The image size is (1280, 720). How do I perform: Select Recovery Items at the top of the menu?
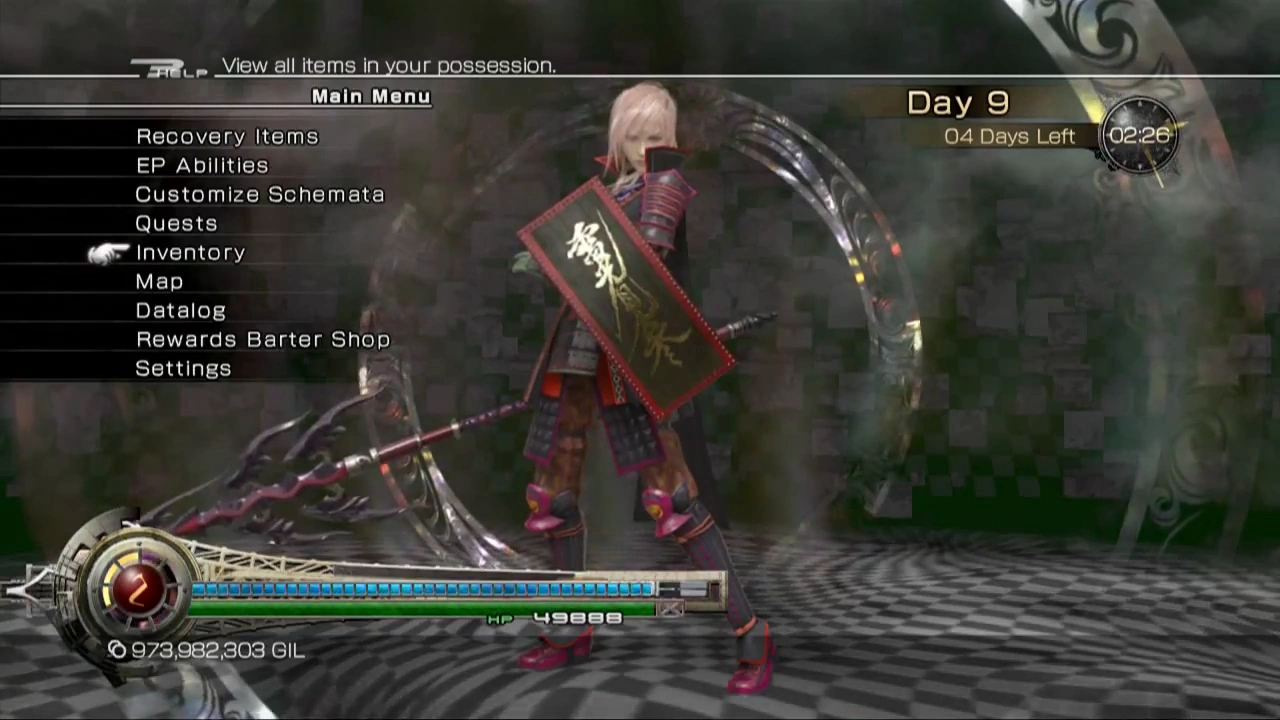point(227,136)
